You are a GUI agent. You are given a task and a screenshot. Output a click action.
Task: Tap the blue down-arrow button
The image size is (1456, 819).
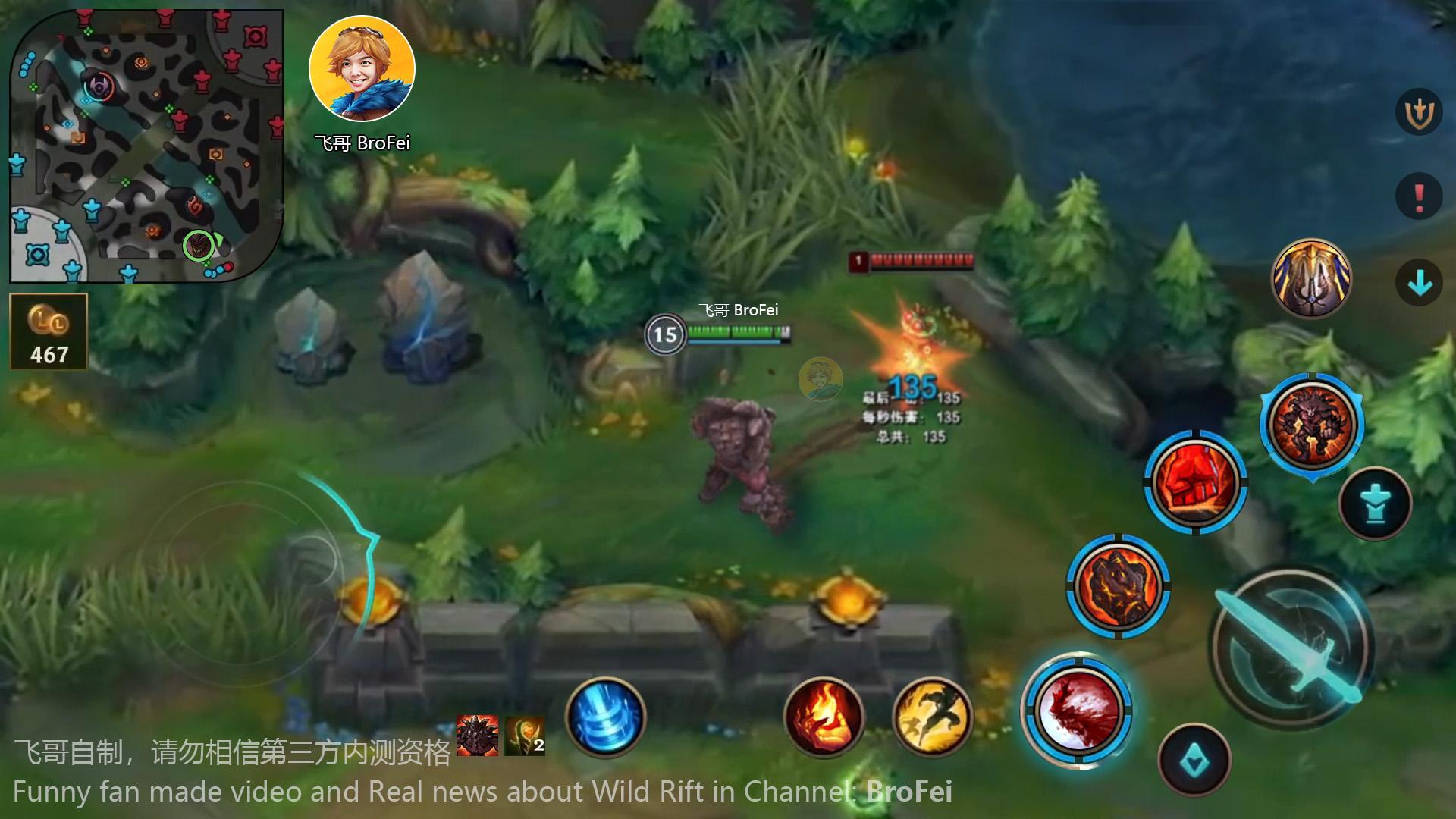(1418, 284)
